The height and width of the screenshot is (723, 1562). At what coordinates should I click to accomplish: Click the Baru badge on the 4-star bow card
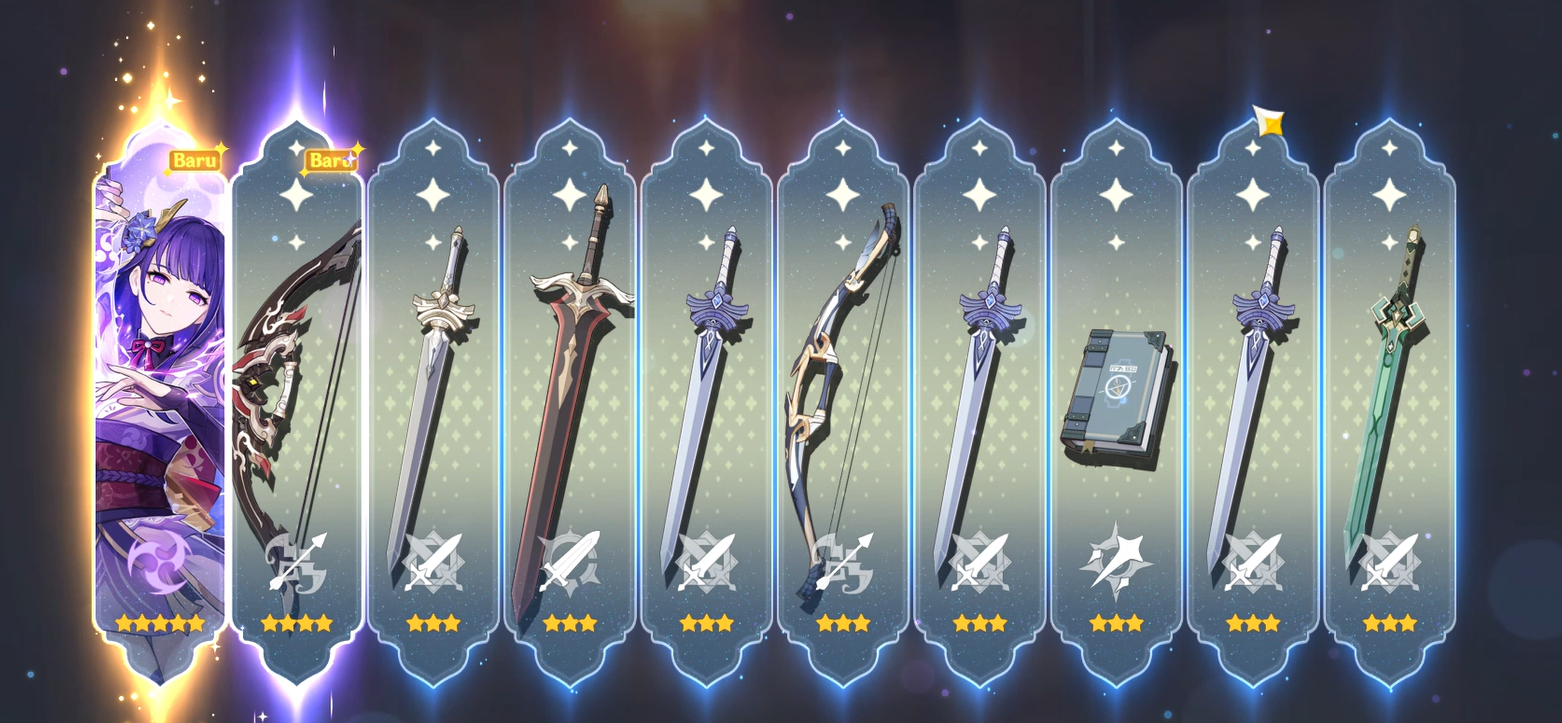coord(330,159)
